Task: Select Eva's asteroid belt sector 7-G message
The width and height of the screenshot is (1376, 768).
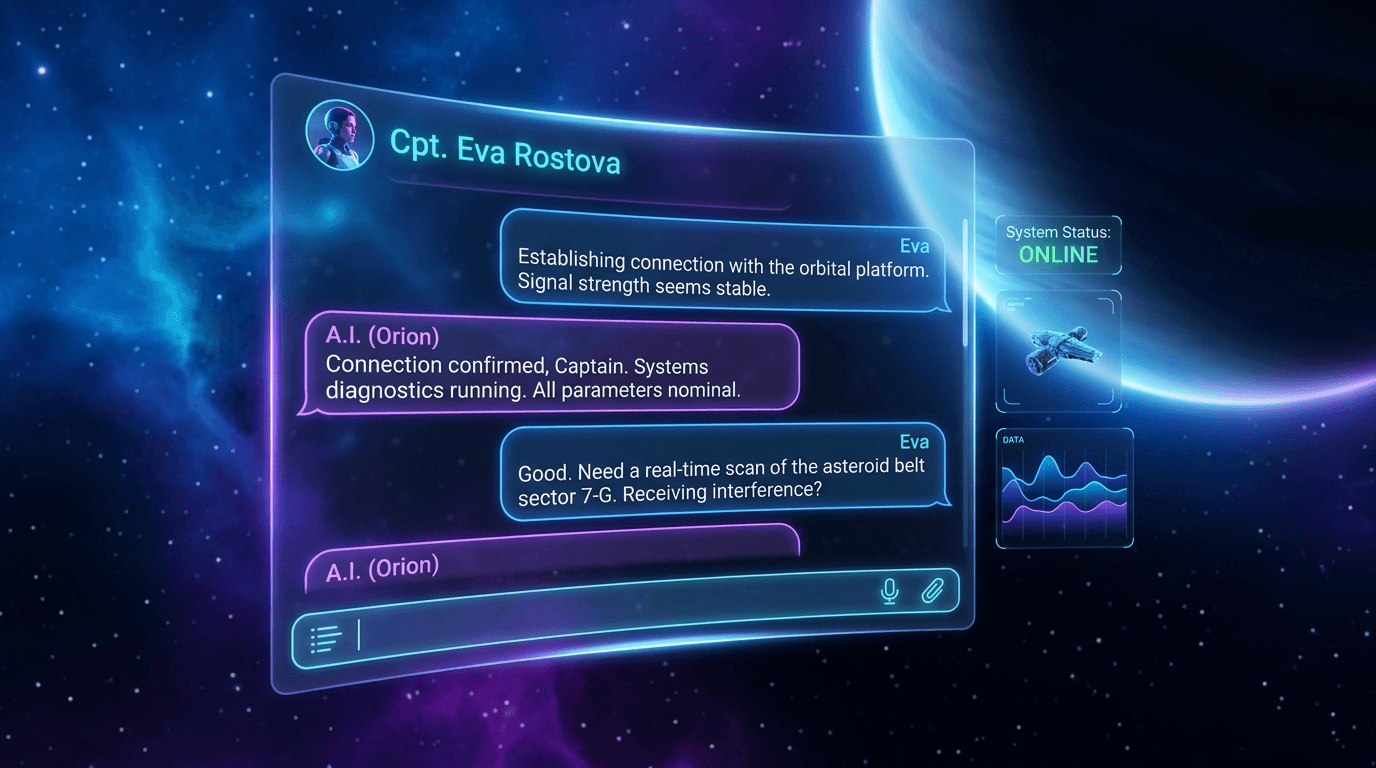Action: click(724, 474)
